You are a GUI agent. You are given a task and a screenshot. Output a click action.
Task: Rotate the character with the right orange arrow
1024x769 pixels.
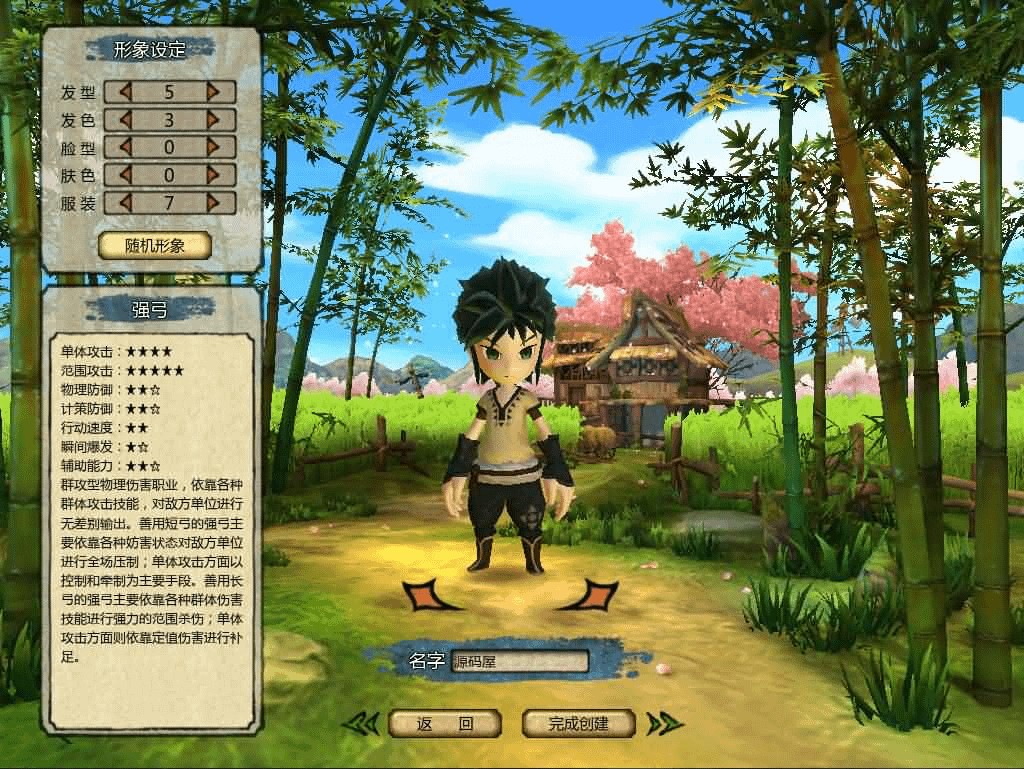tap(594, 594)
